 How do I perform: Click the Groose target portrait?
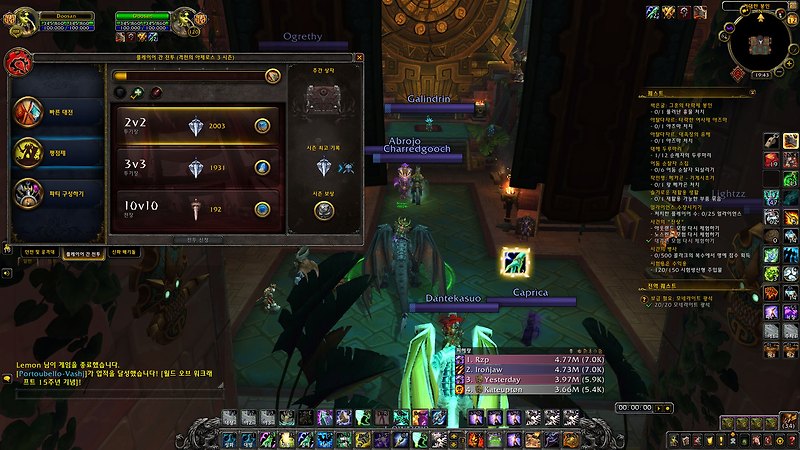183,21
